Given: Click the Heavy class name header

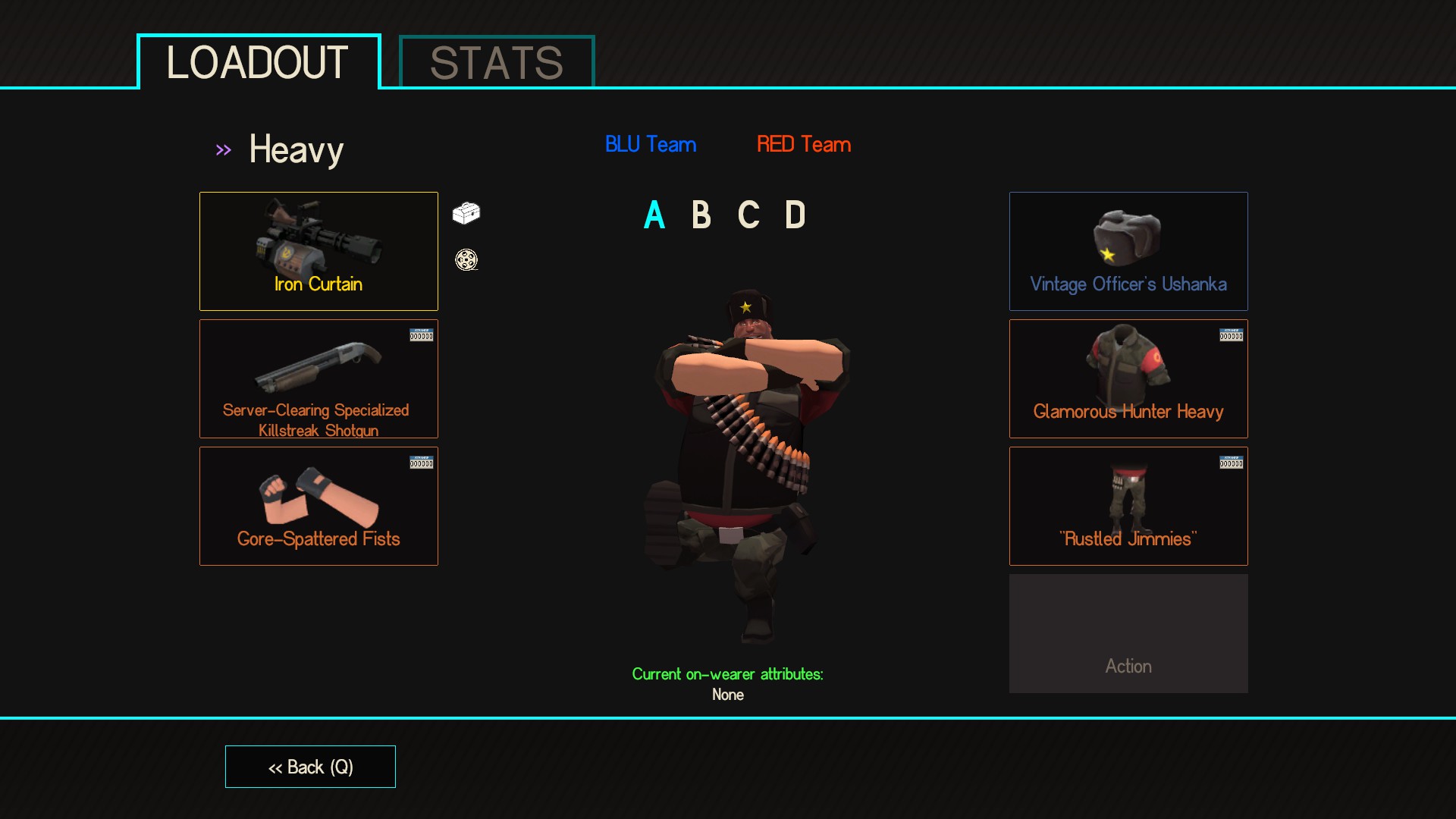Looking at the screenshot, I should tap(296, 149).
